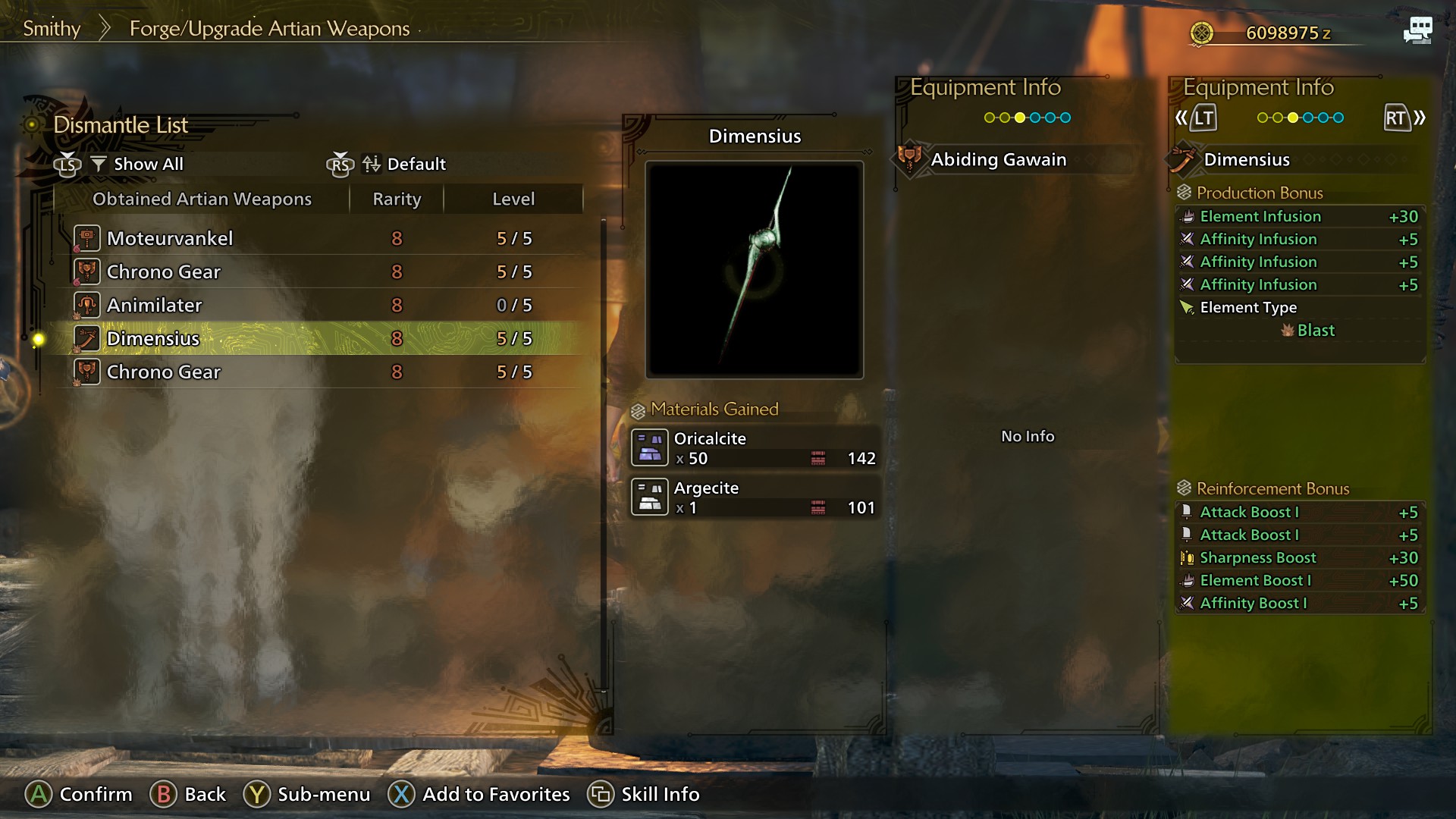The image size is (1456, 819).
Task: Go back to Smithy breadcrumb
Action: point(52,29)
